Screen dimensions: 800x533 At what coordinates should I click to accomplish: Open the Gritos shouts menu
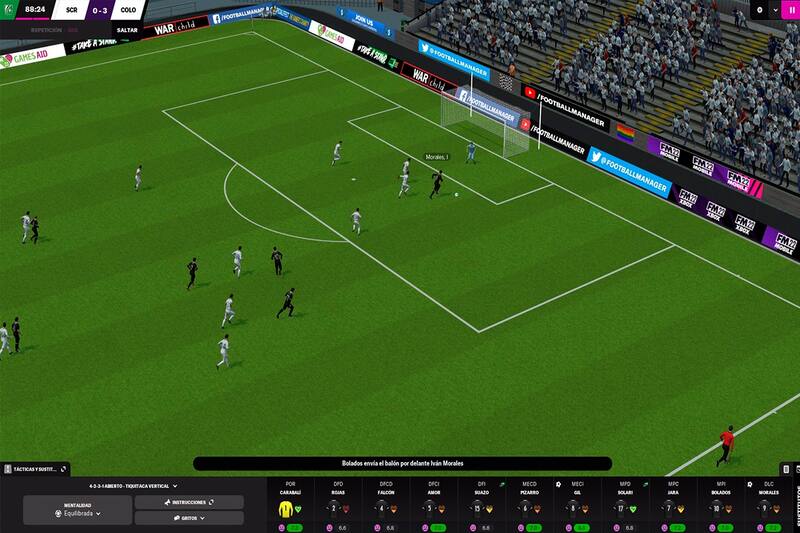pyautogui.click(x=189, y=518)
